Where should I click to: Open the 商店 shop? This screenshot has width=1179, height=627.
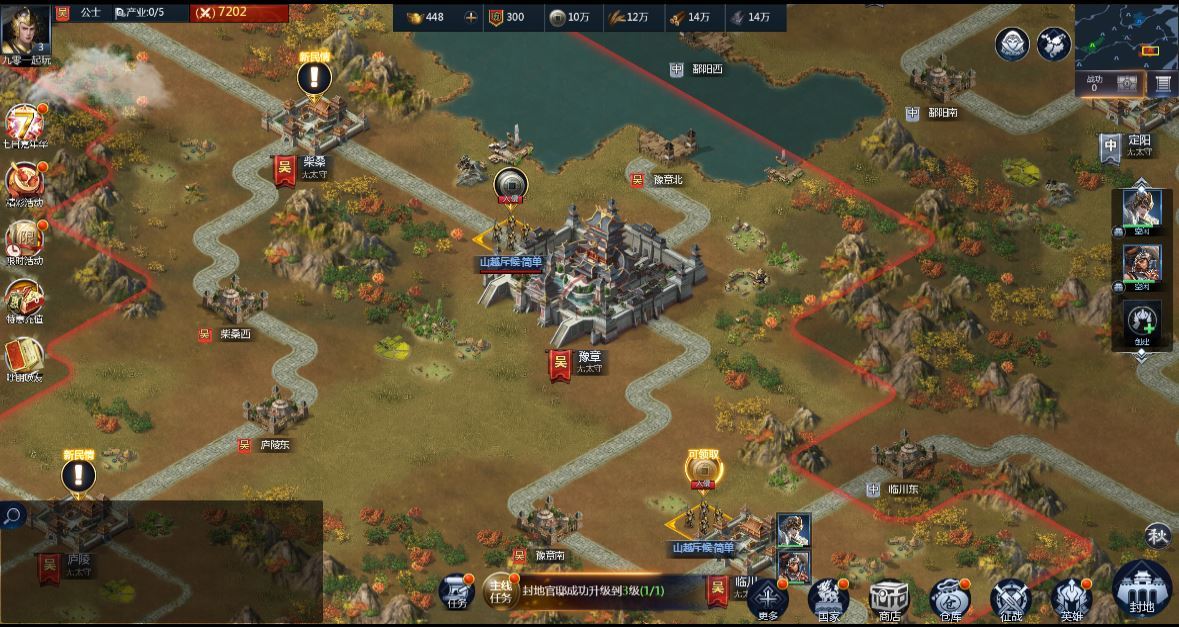[888, 597]
